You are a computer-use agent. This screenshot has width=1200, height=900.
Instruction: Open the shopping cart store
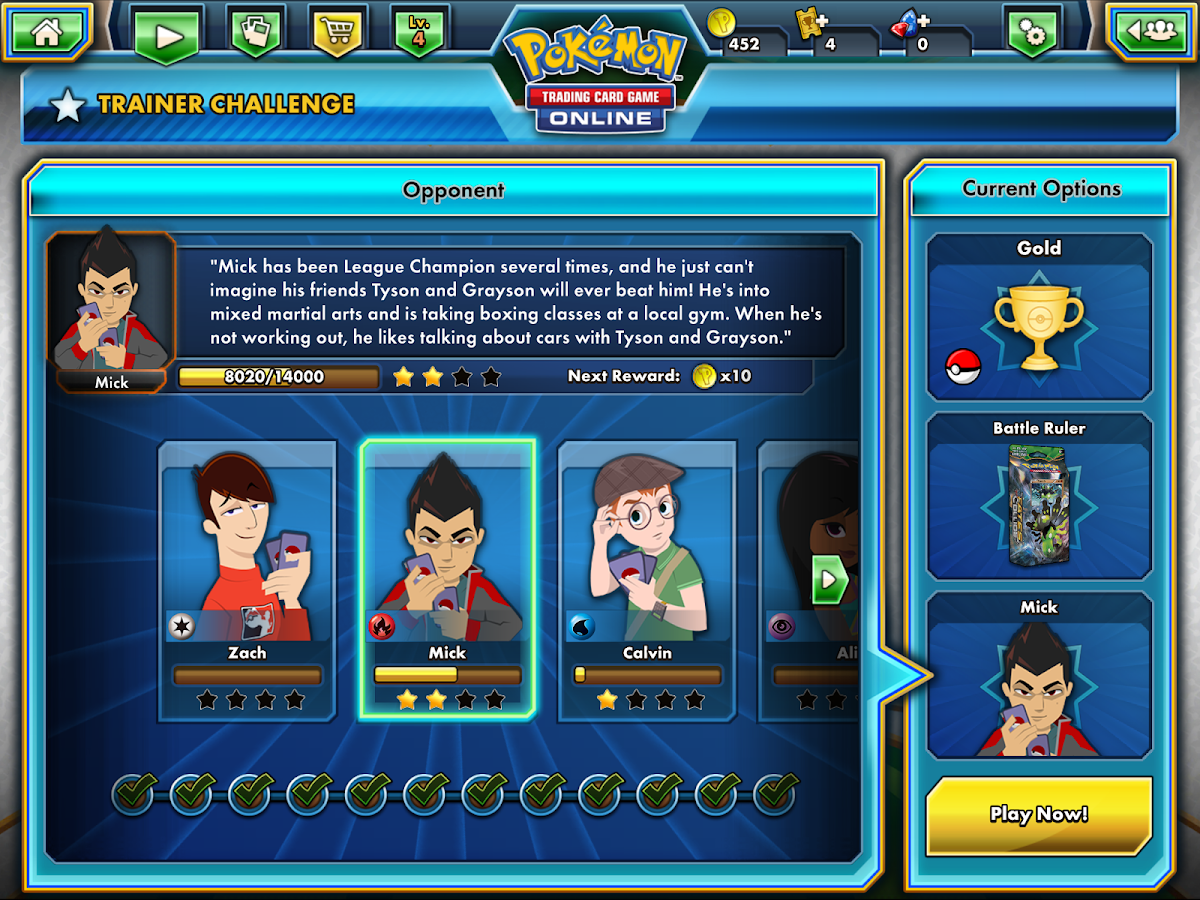click(x=338, y=33)
